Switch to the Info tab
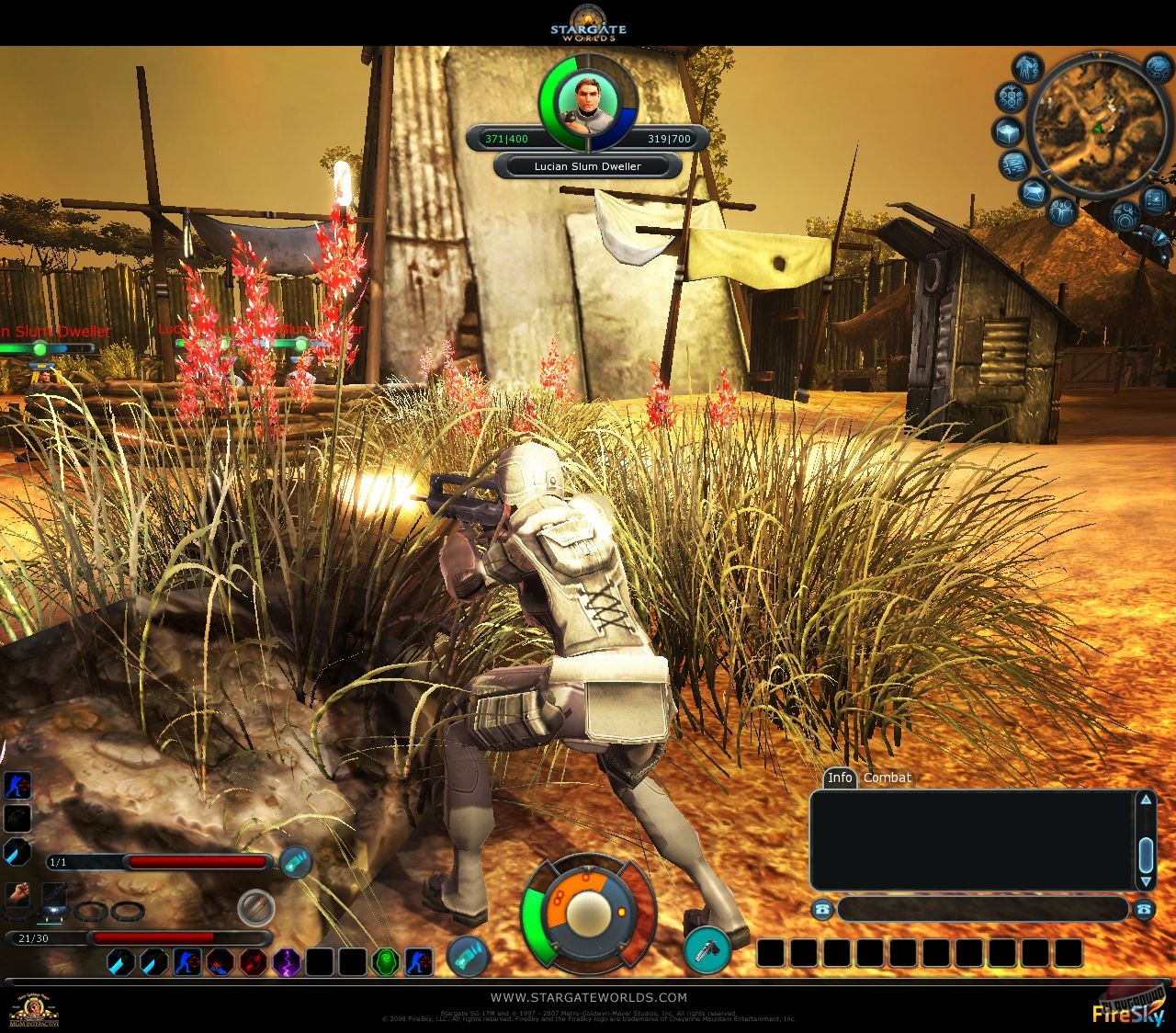1176x1033 pixels. point(839,778)
